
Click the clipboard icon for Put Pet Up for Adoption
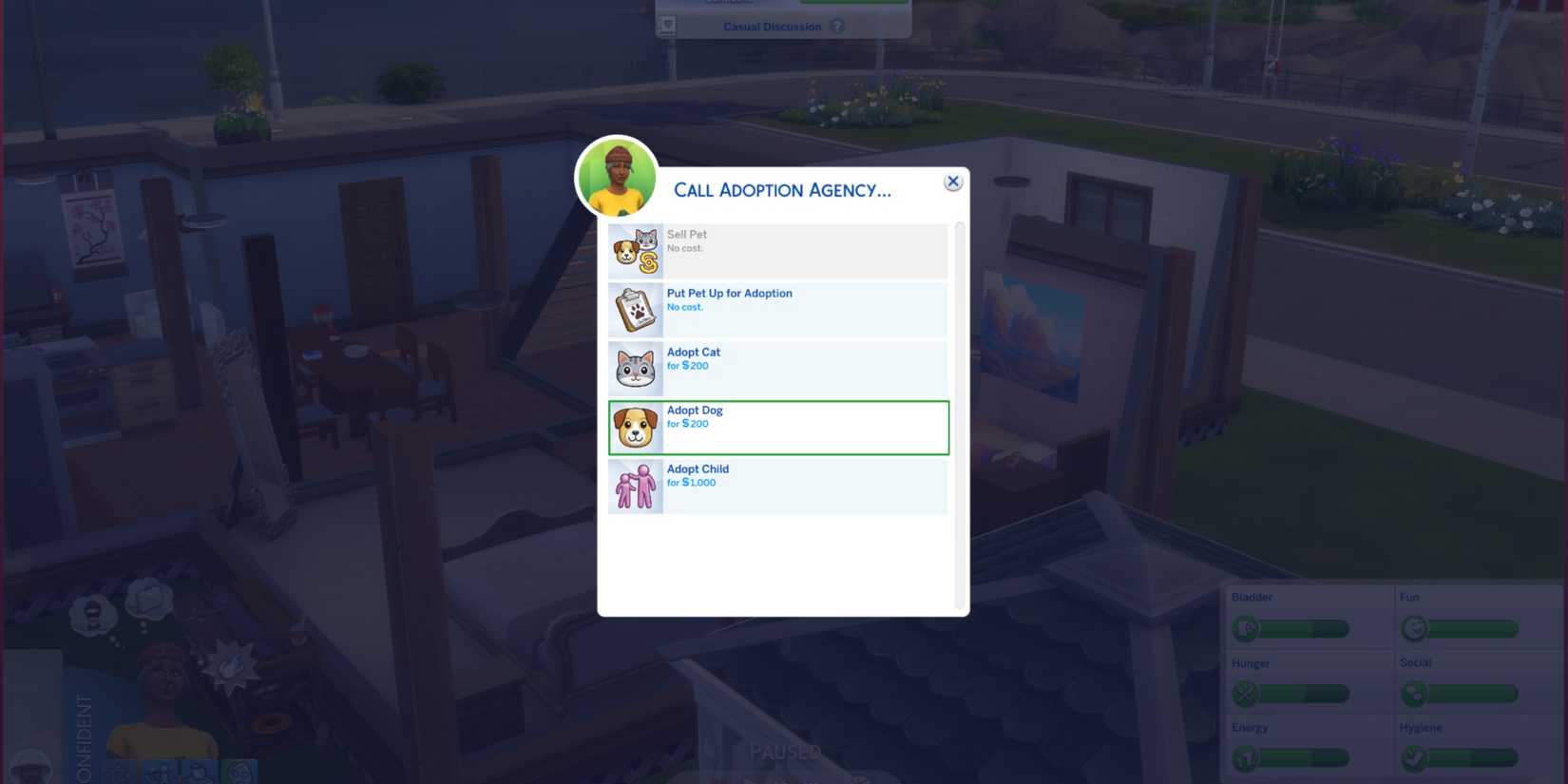[635, 309]
